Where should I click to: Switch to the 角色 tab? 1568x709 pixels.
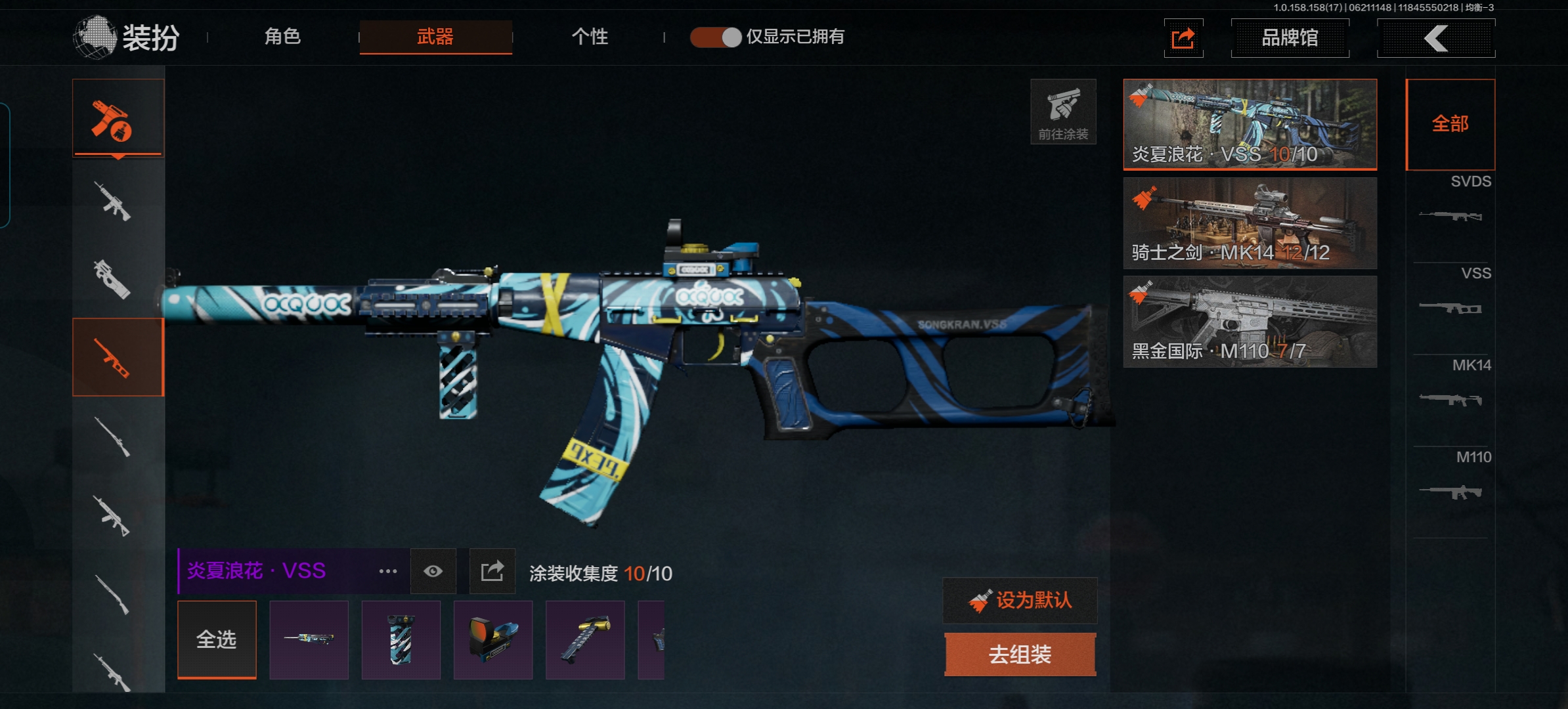click(282, 37)
